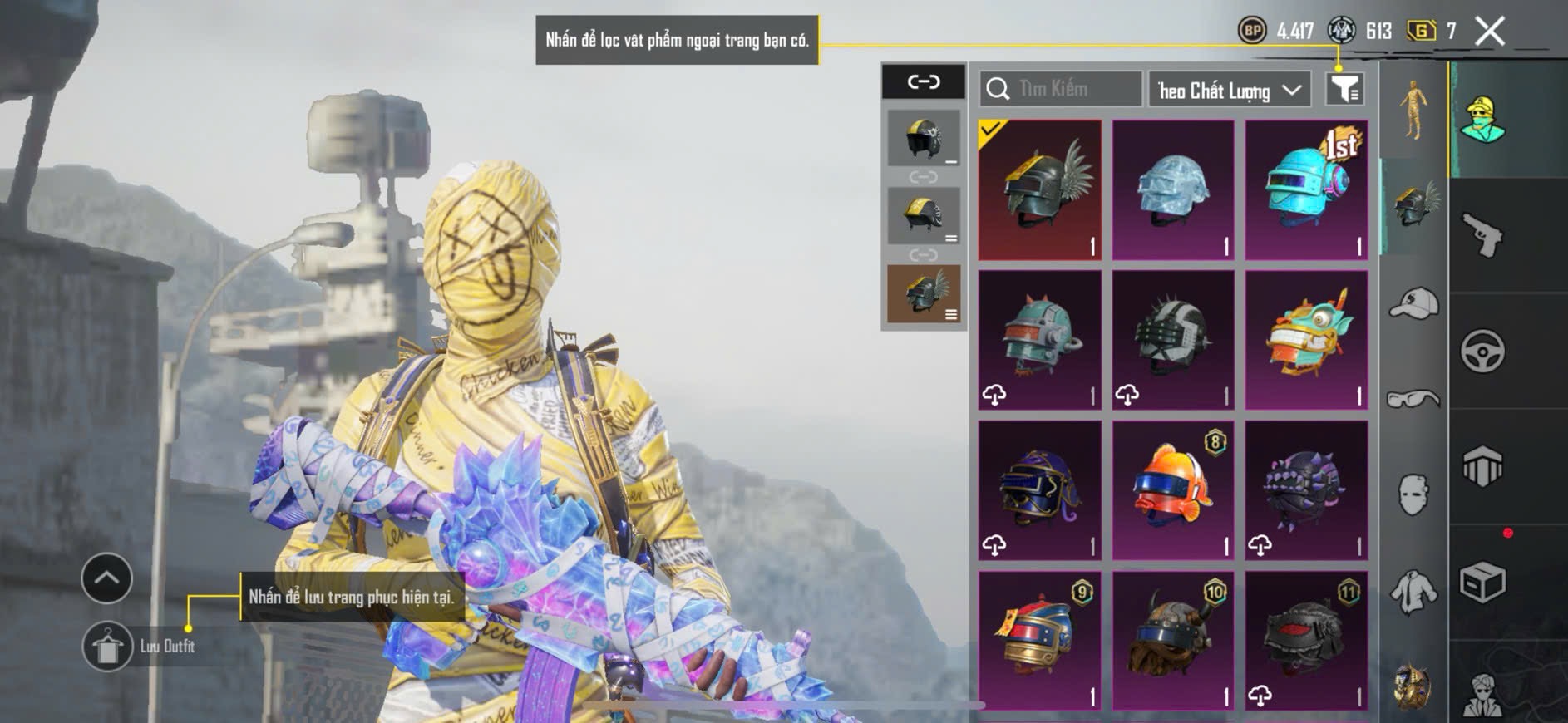The image size is (1568, 723).
Task: Open the Theo Chất Lượng sort dropdown
Action: (x=1229, y=90)
